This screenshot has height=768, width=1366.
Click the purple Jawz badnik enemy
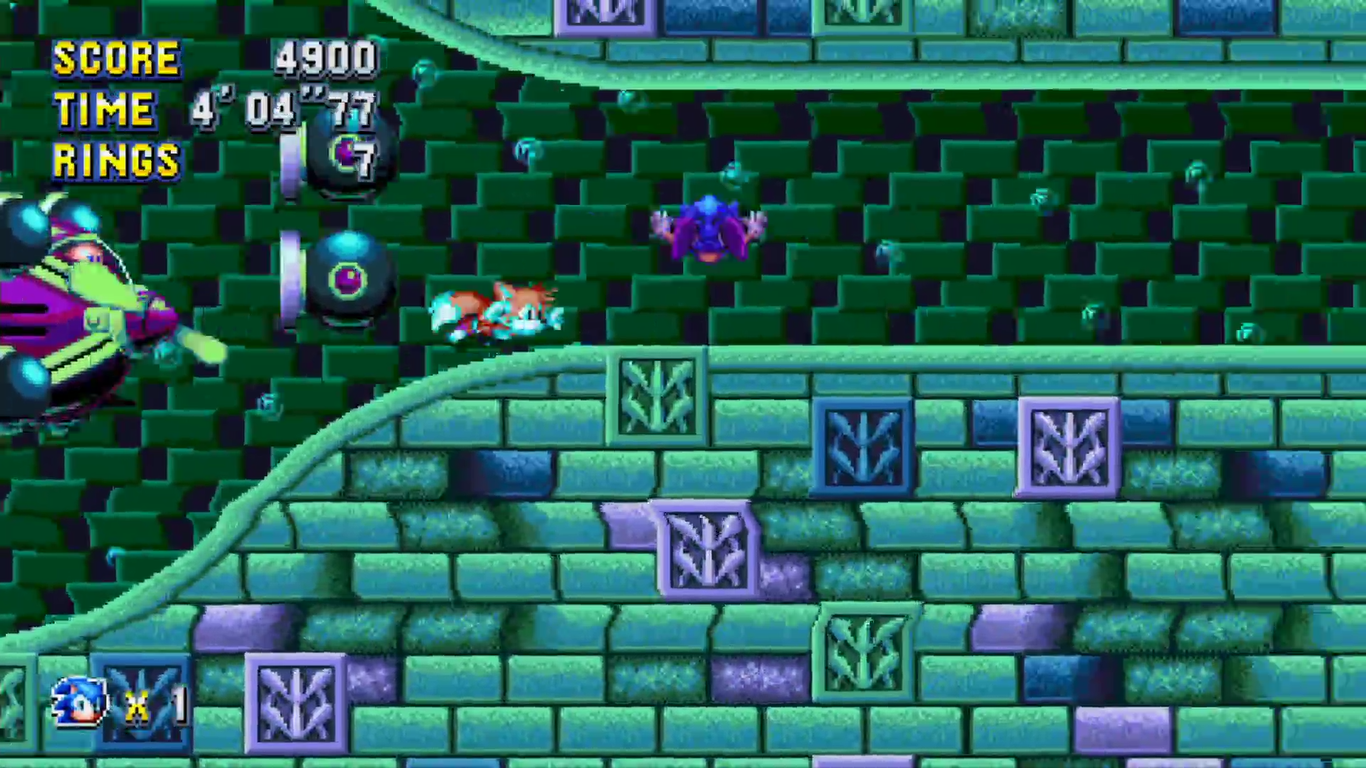710,230
